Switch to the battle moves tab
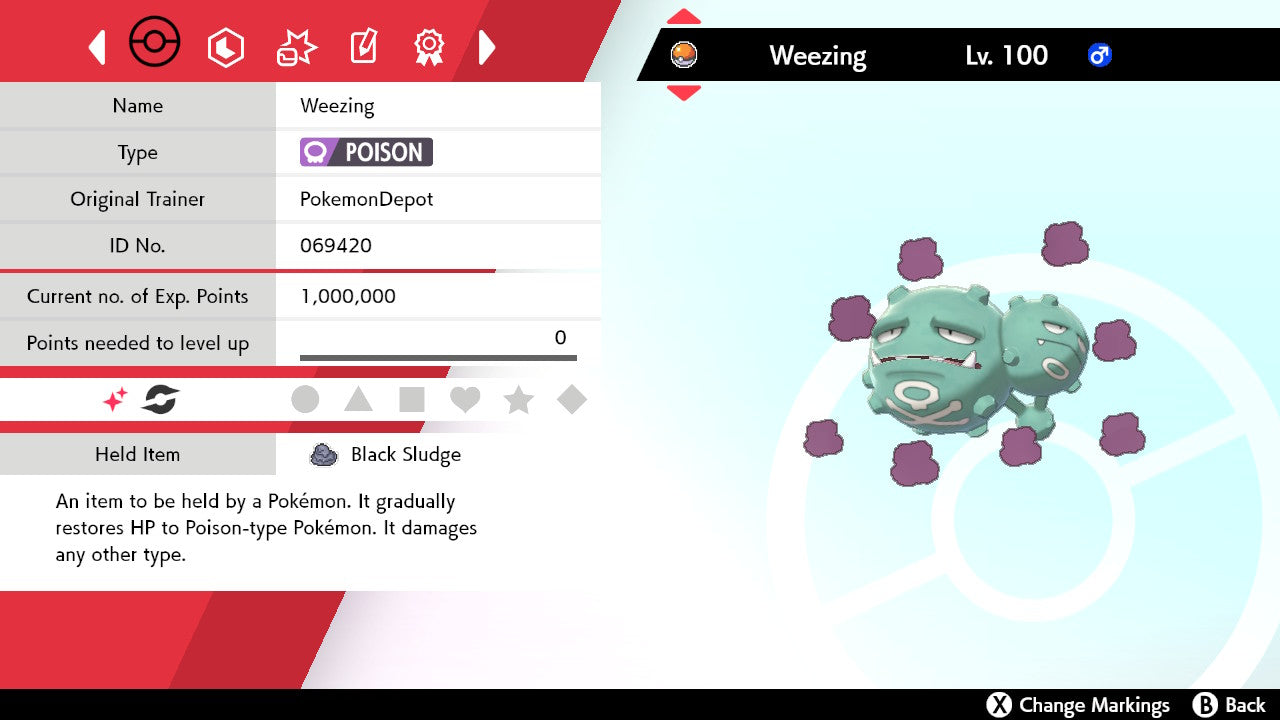The height and width of the screenshot is (720, 1280). pos(296,47)
